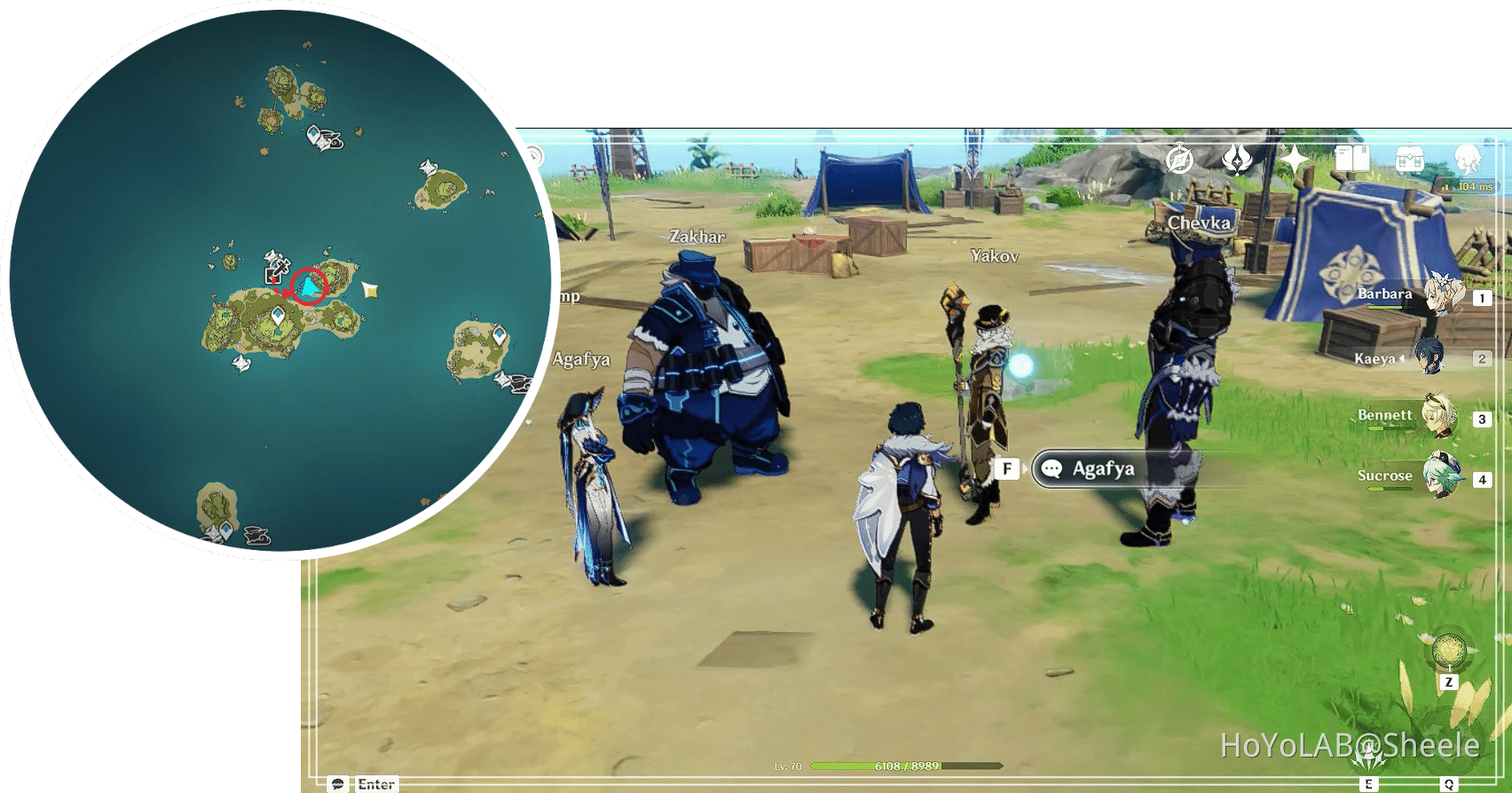Open the Wish menu star icon
This screenshot has width=1512, height=793.
1293,158
